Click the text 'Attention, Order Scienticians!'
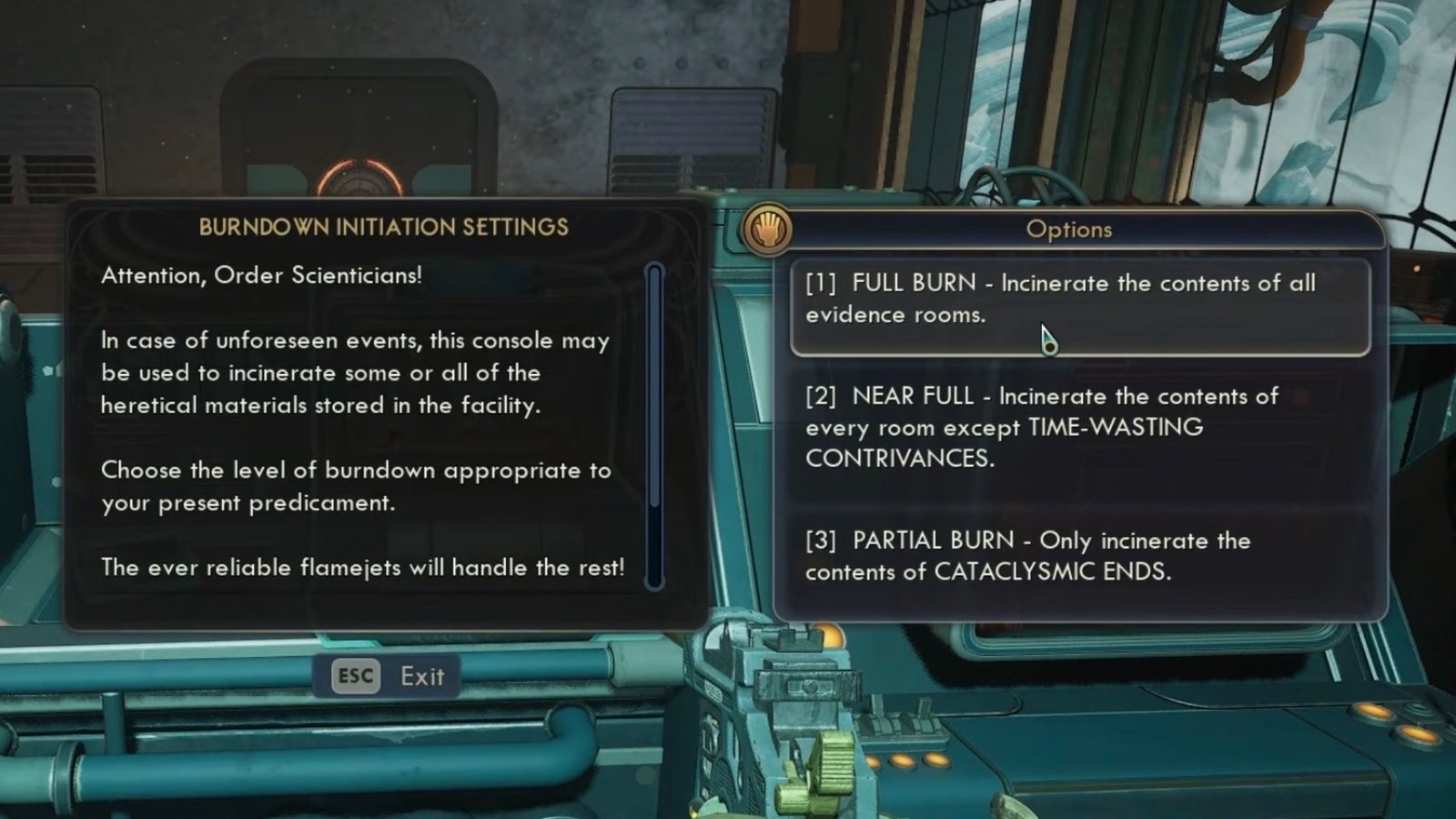1456x819 pixels. (261, 275)
